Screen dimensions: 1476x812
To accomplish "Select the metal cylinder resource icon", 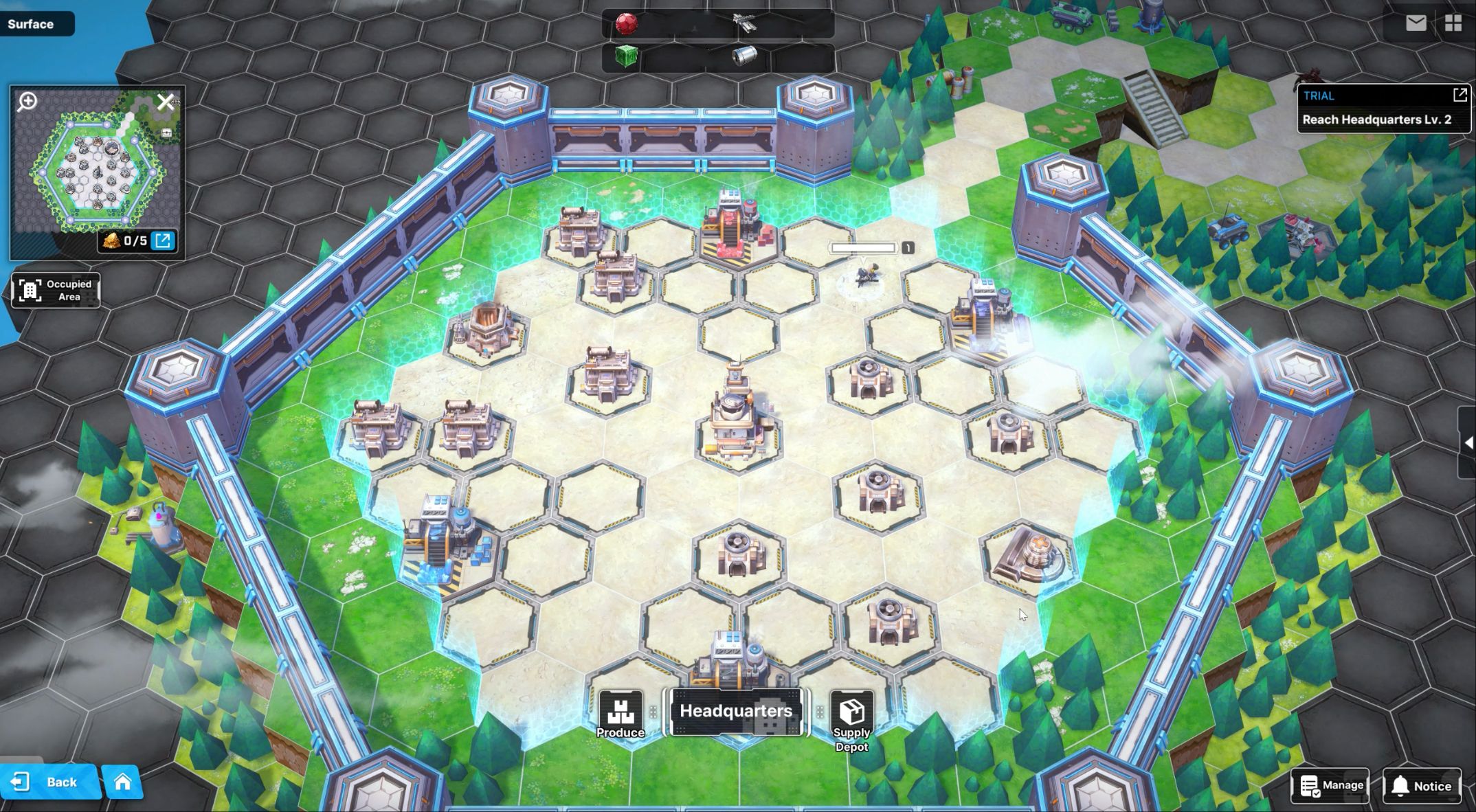I will pyautogui.click(x=743, y=56).
